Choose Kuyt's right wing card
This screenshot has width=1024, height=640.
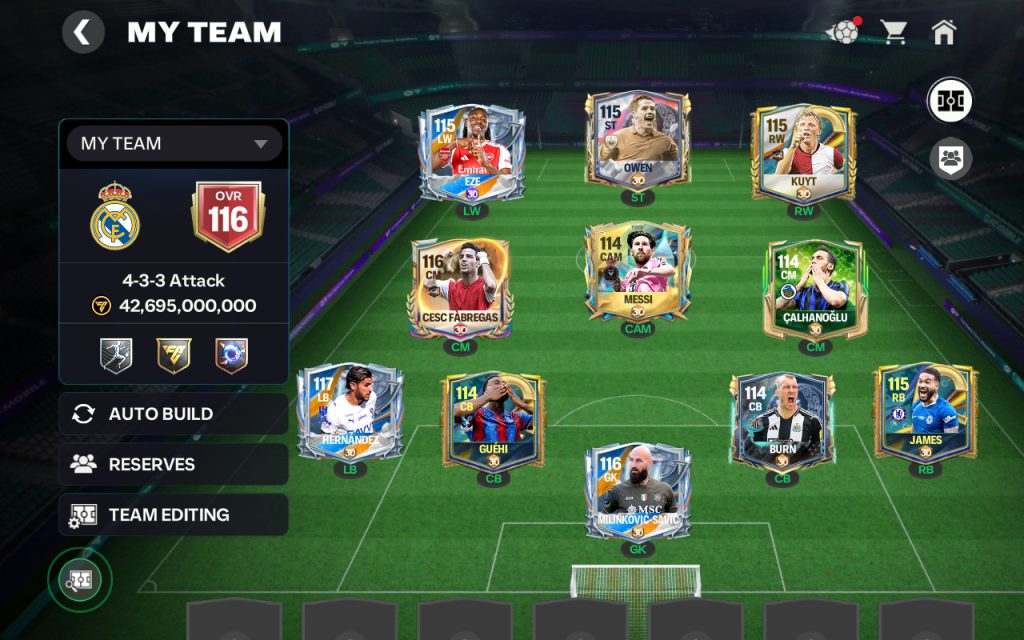click(x=804, y=153)
